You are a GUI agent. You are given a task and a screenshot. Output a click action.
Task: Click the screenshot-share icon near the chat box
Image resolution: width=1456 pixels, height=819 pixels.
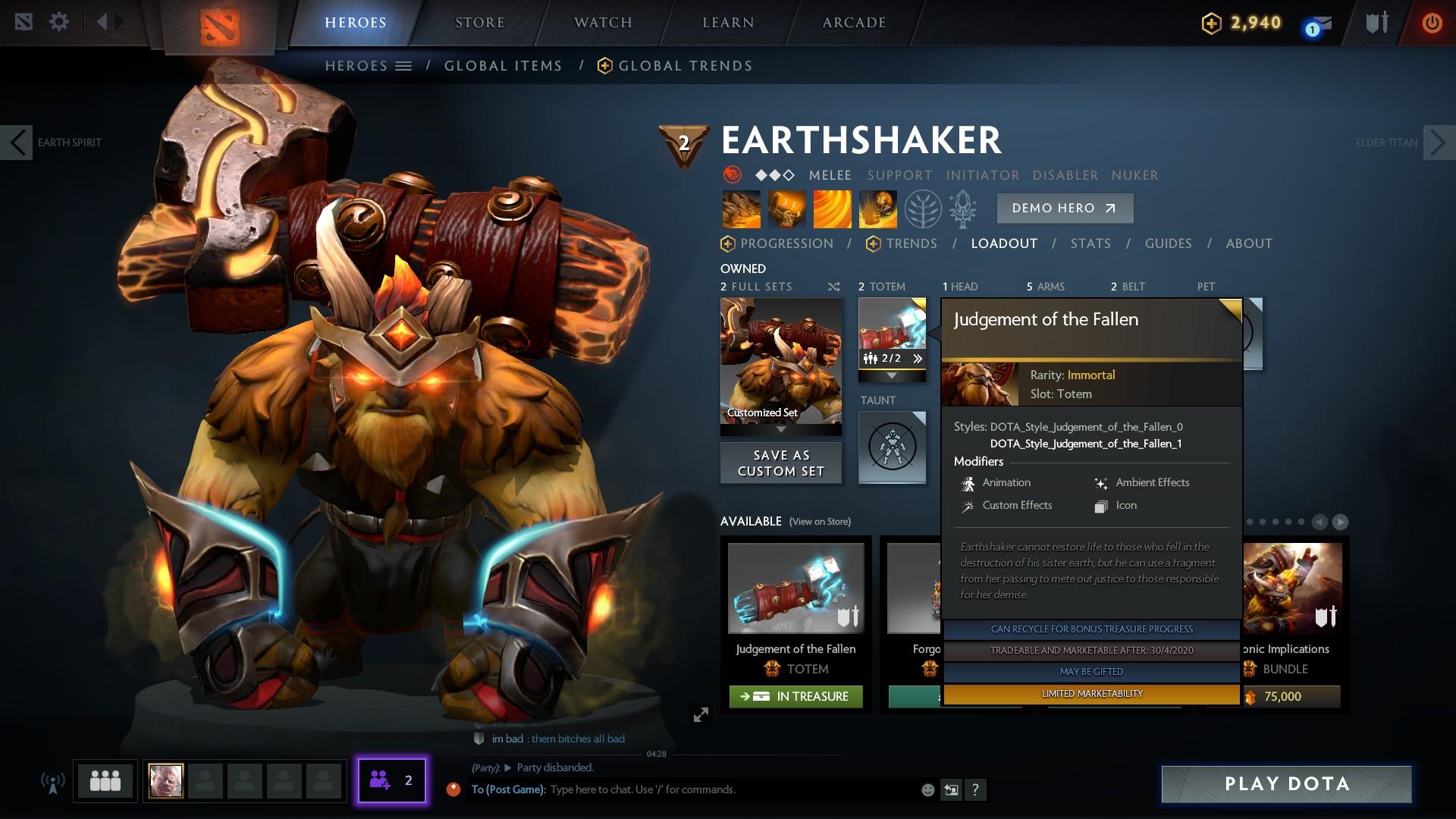[x=951, y=789]
